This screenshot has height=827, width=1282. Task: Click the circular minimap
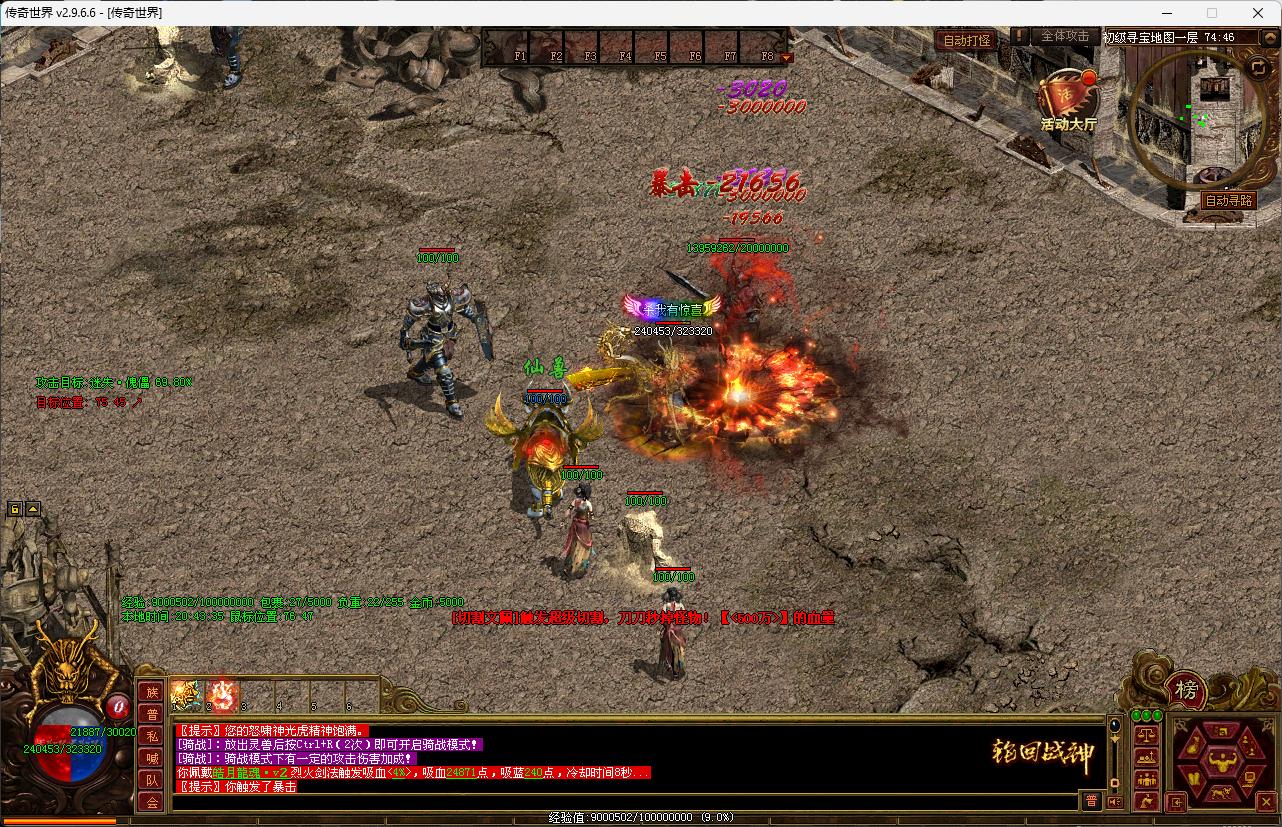tap(1196, 118)
